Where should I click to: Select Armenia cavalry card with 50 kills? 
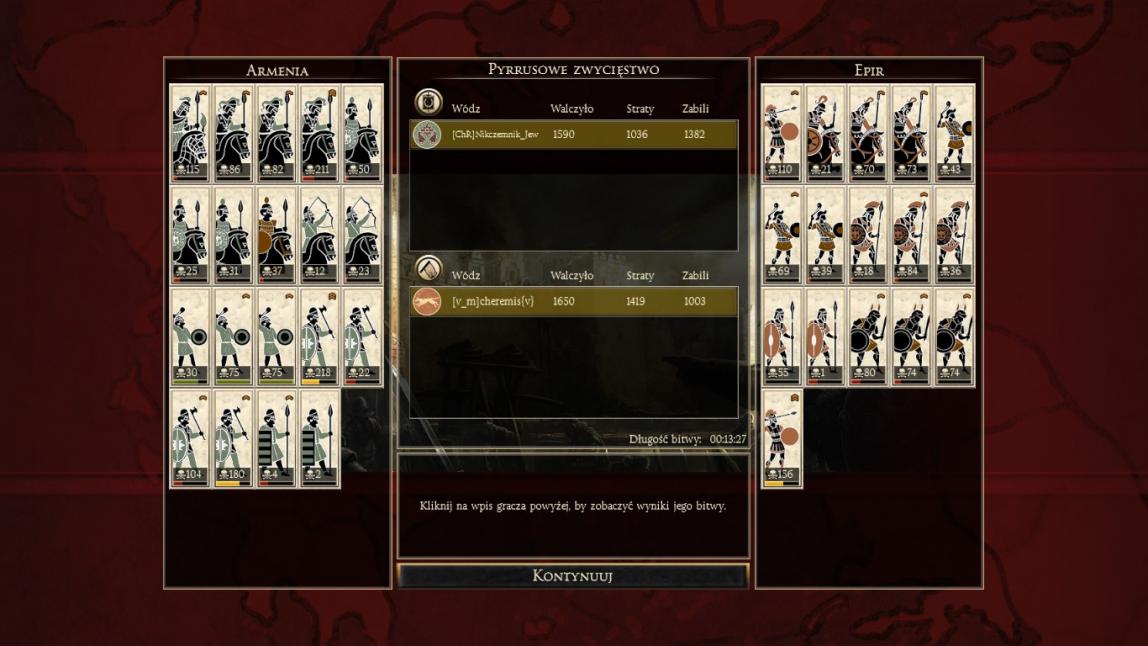(x=362, y=133)
